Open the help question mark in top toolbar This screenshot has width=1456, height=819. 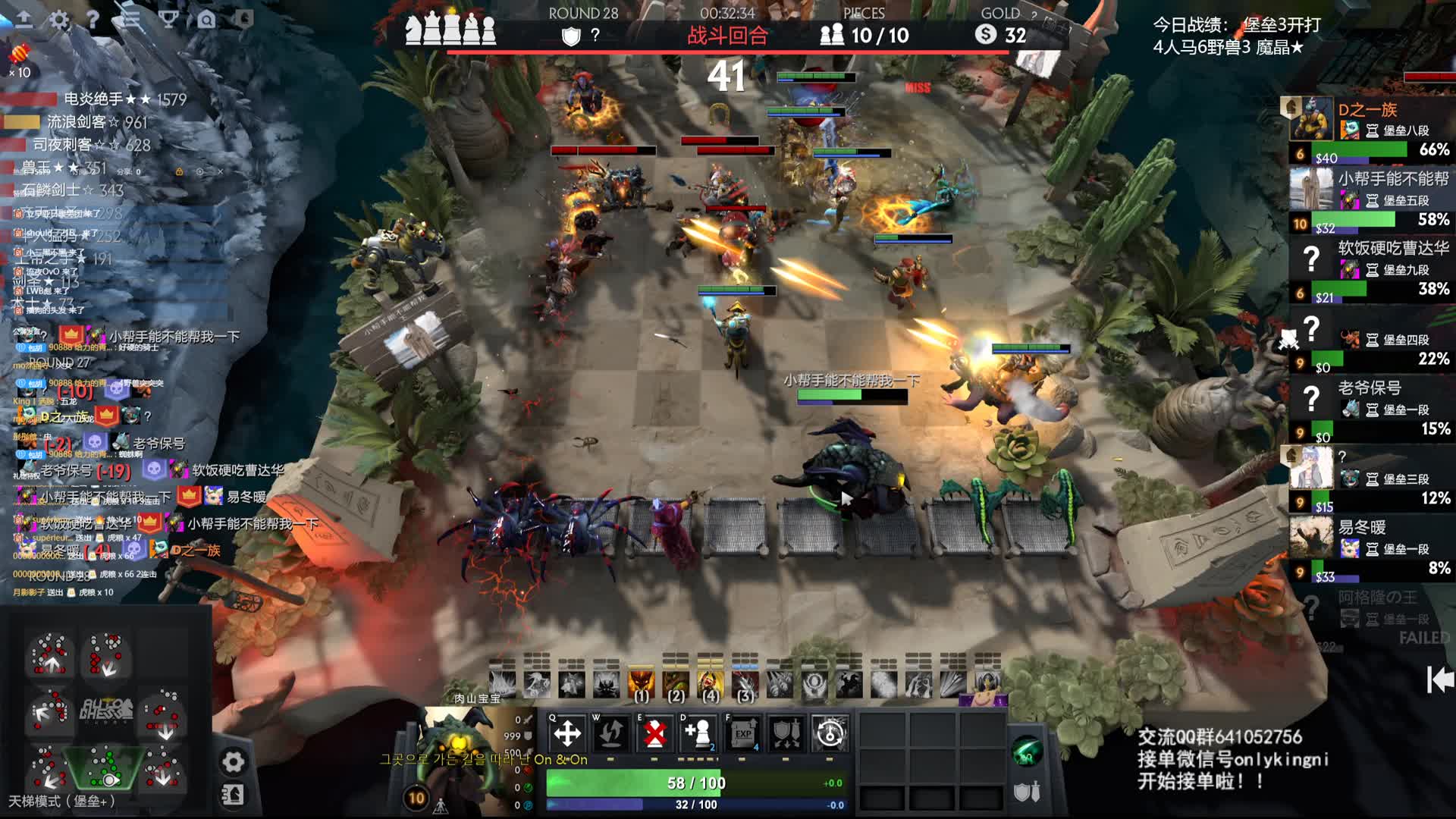pos(93,20)
